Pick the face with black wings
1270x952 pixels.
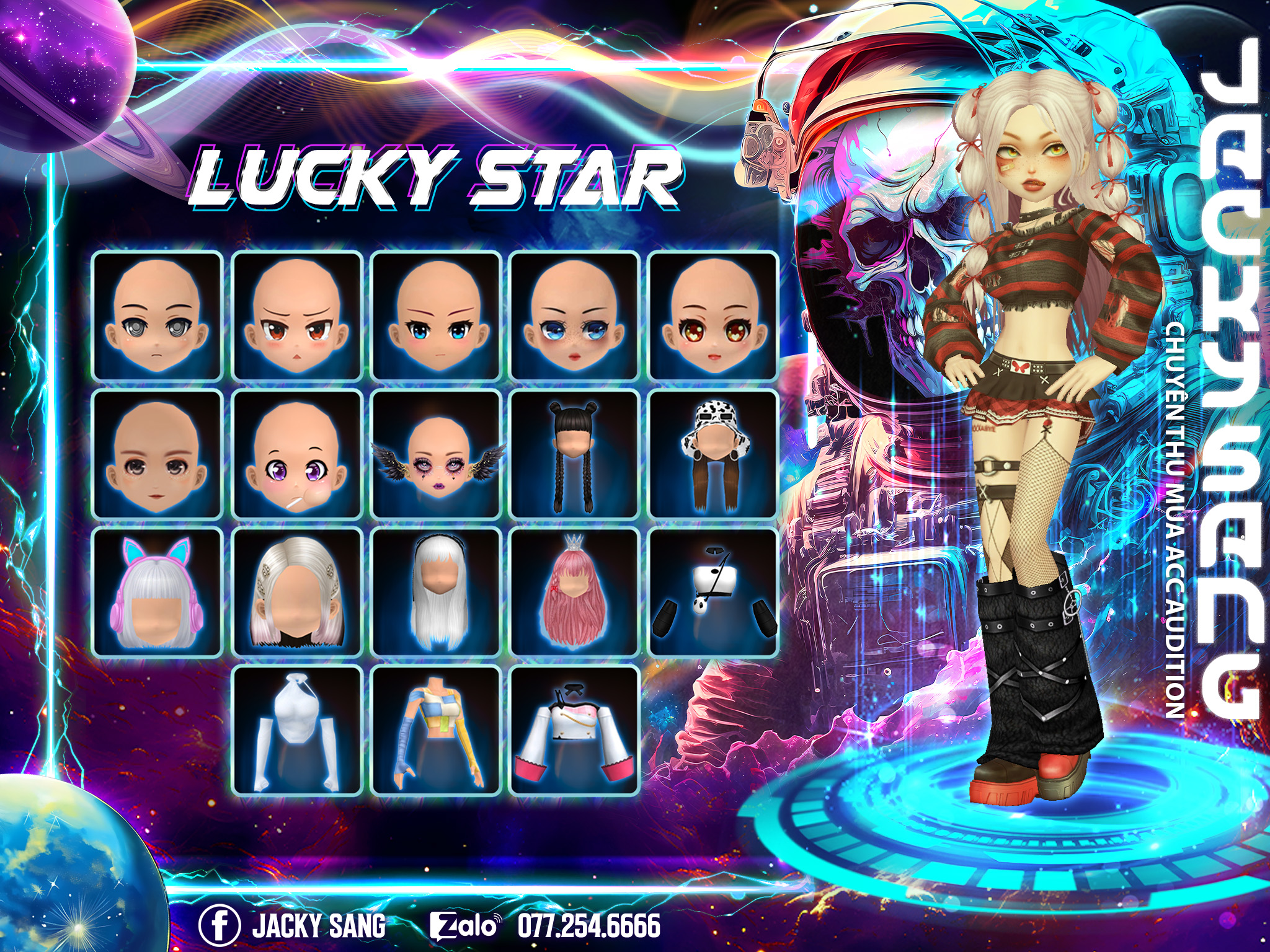436,454
